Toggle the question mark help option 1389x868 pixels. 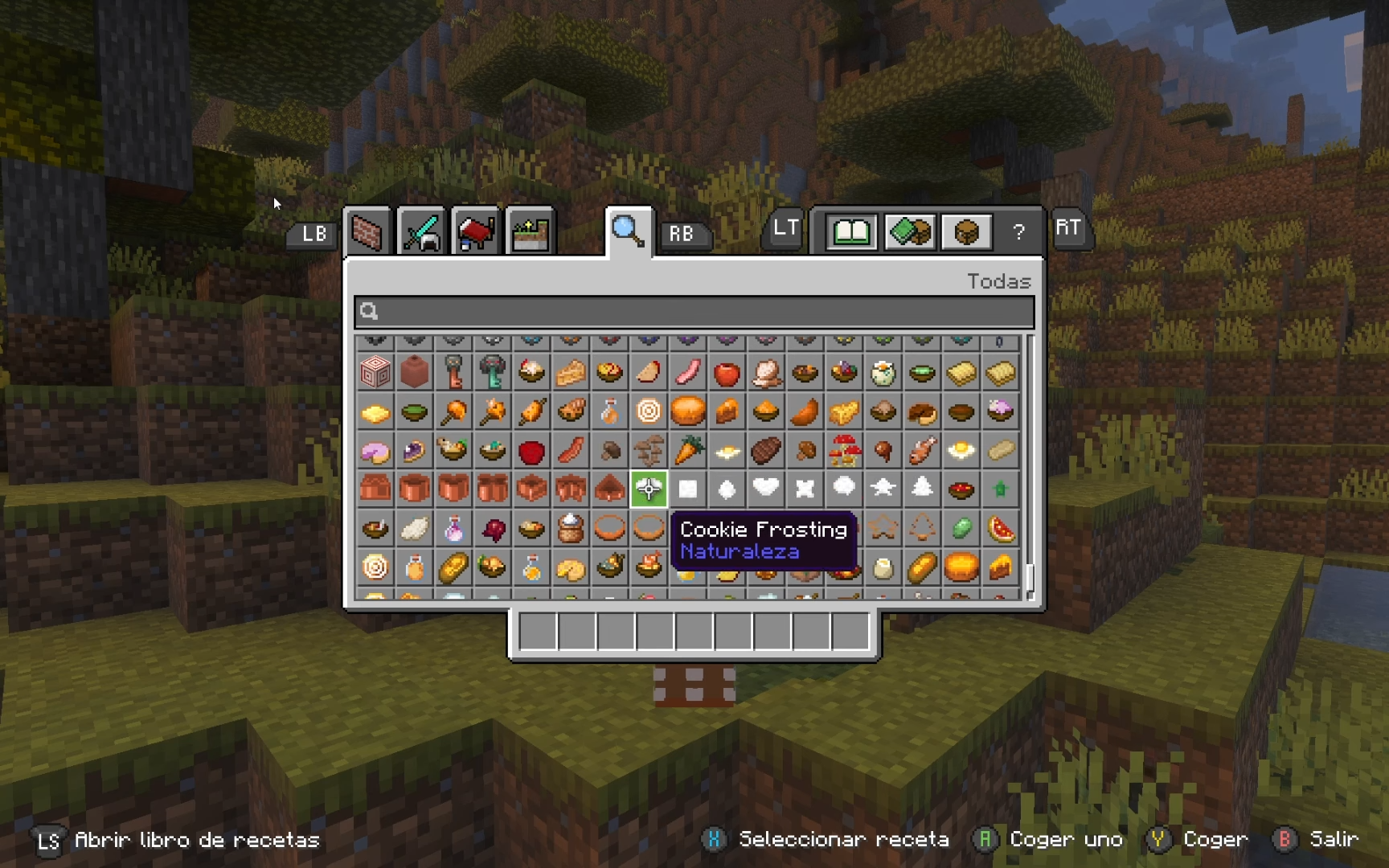click(1019, 232)
